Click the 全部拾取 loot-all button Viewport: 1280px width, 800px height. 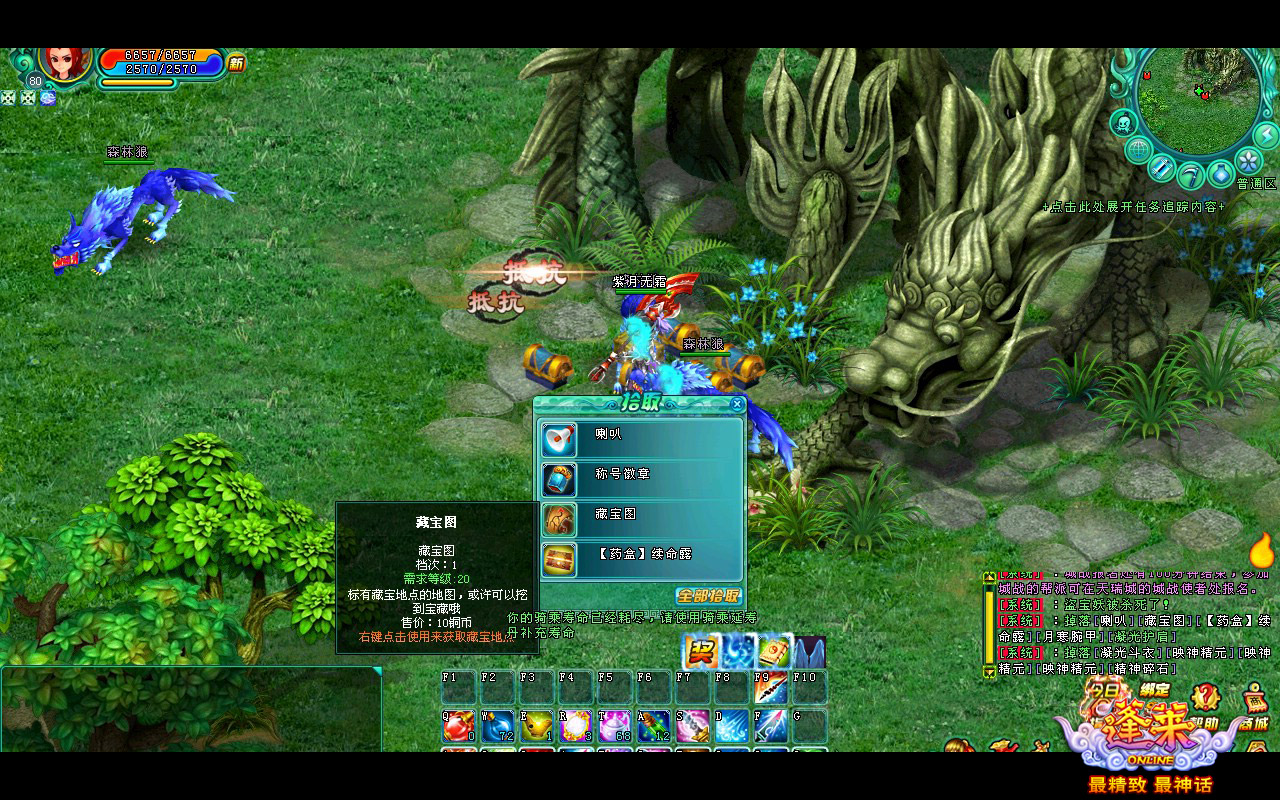[708, 595]
